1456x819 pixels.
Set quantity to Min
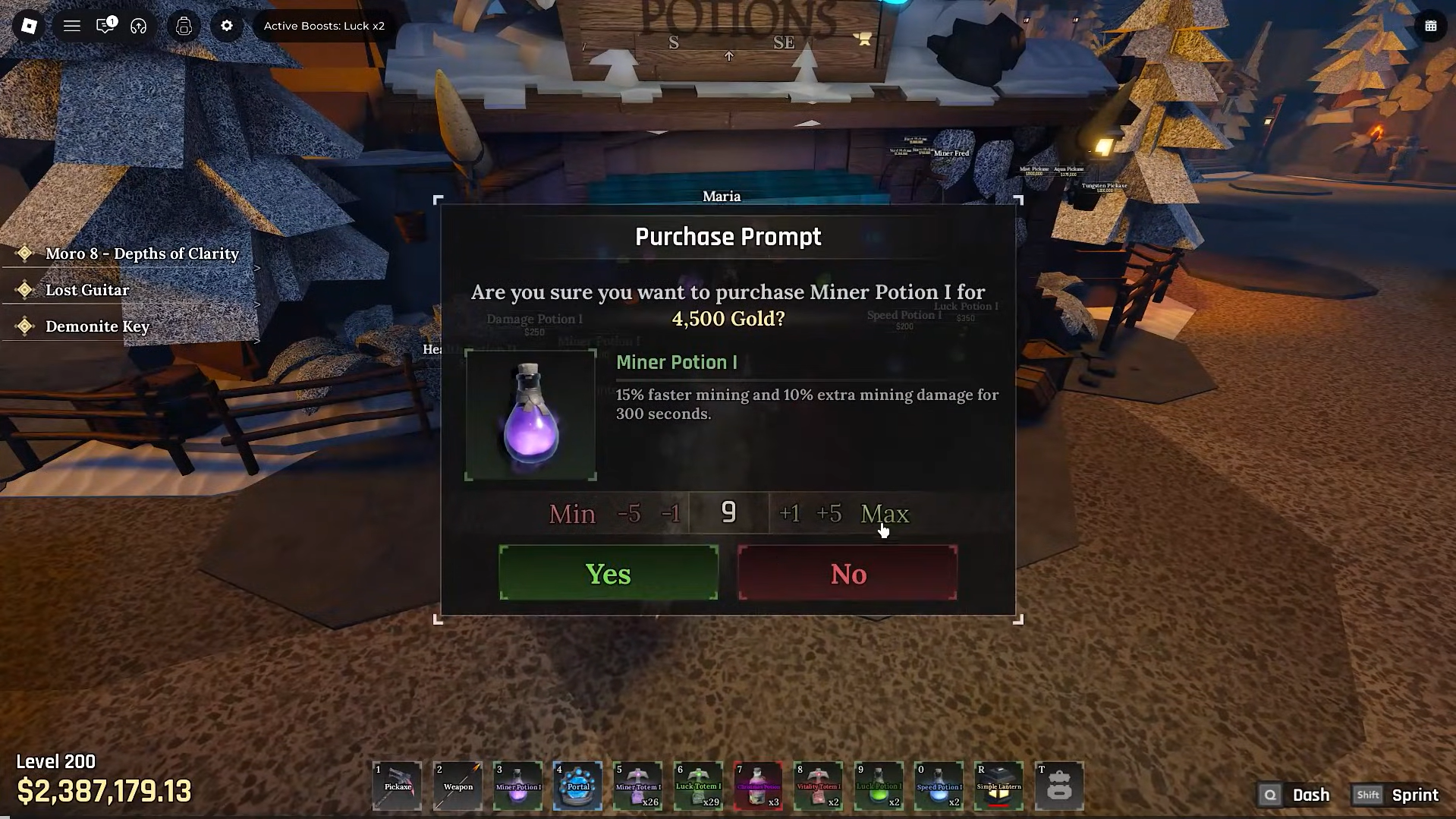(572, 514)
